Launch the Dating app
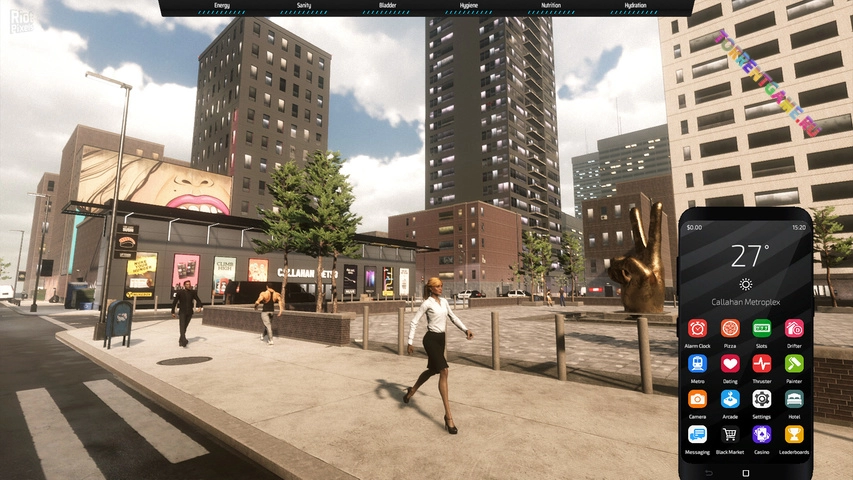 pos(730,364)
